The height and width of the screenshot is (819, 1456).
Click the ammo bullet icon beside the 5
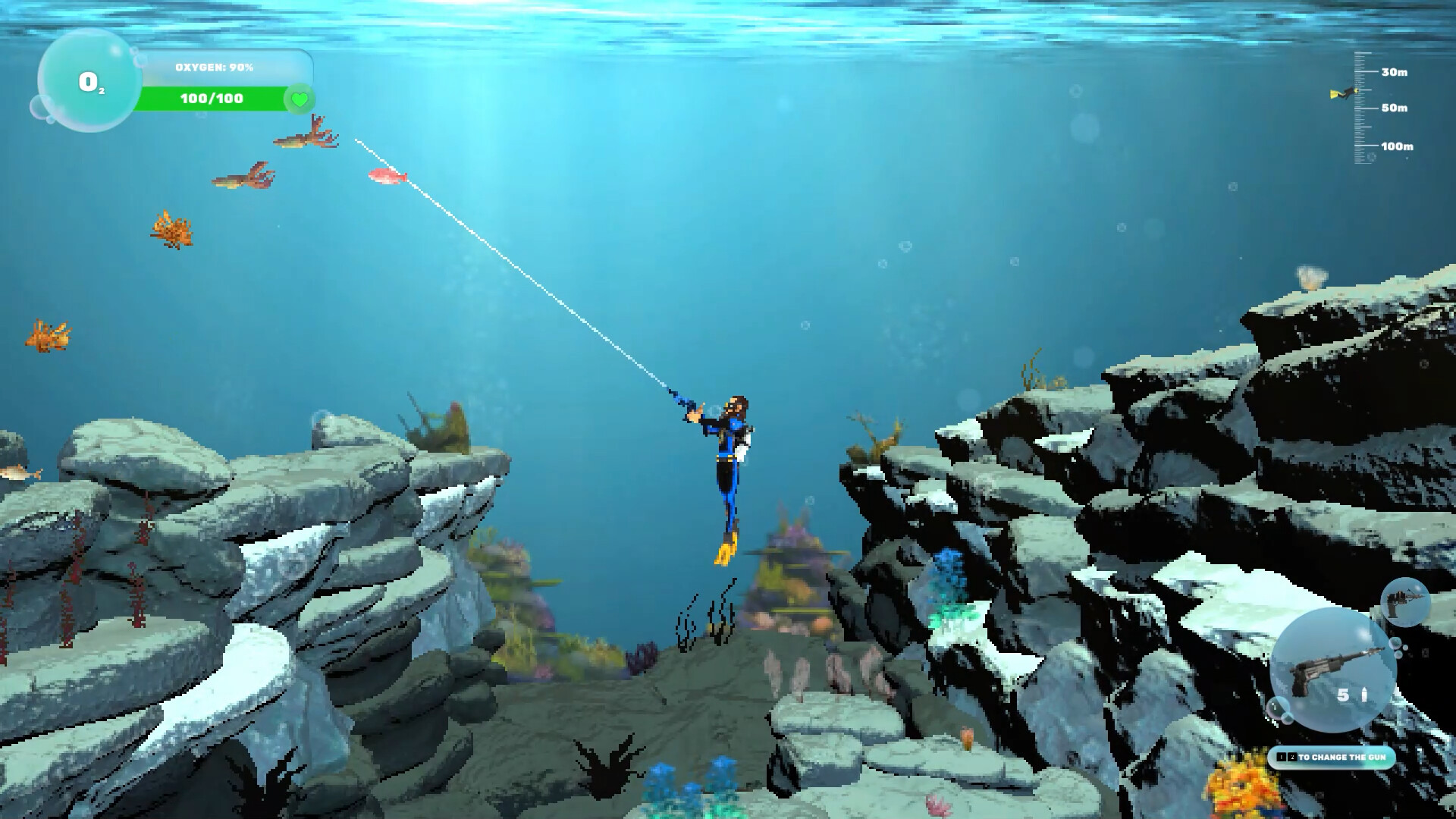[x=1363, y=692]
